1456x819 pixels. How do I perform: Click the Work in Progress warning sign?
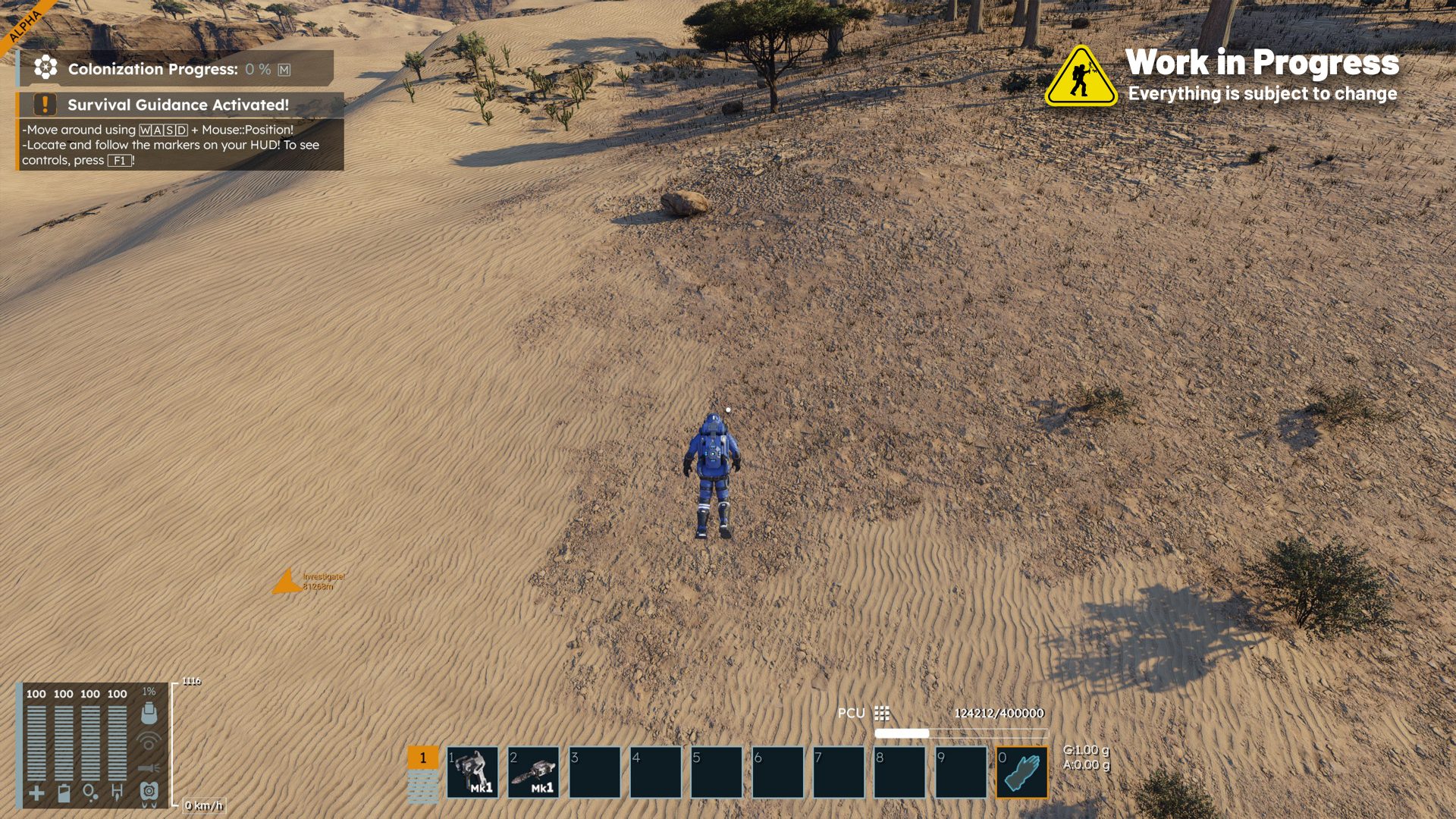pos(1081,77)
